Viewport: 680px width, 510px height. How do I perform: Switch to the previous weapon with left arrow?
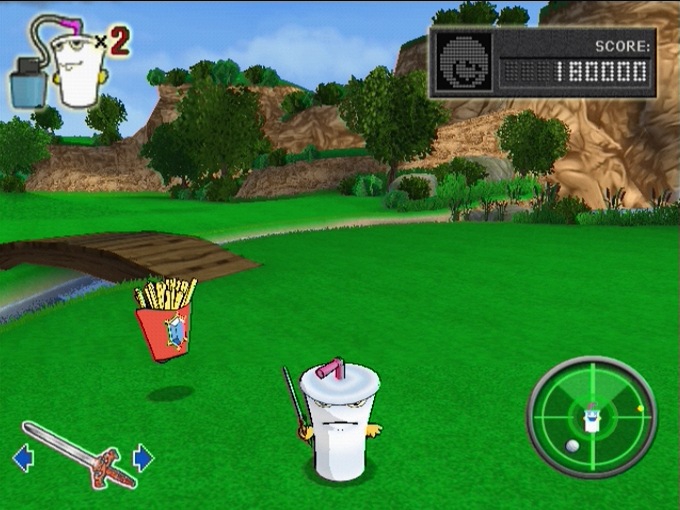tap(22, 459)
